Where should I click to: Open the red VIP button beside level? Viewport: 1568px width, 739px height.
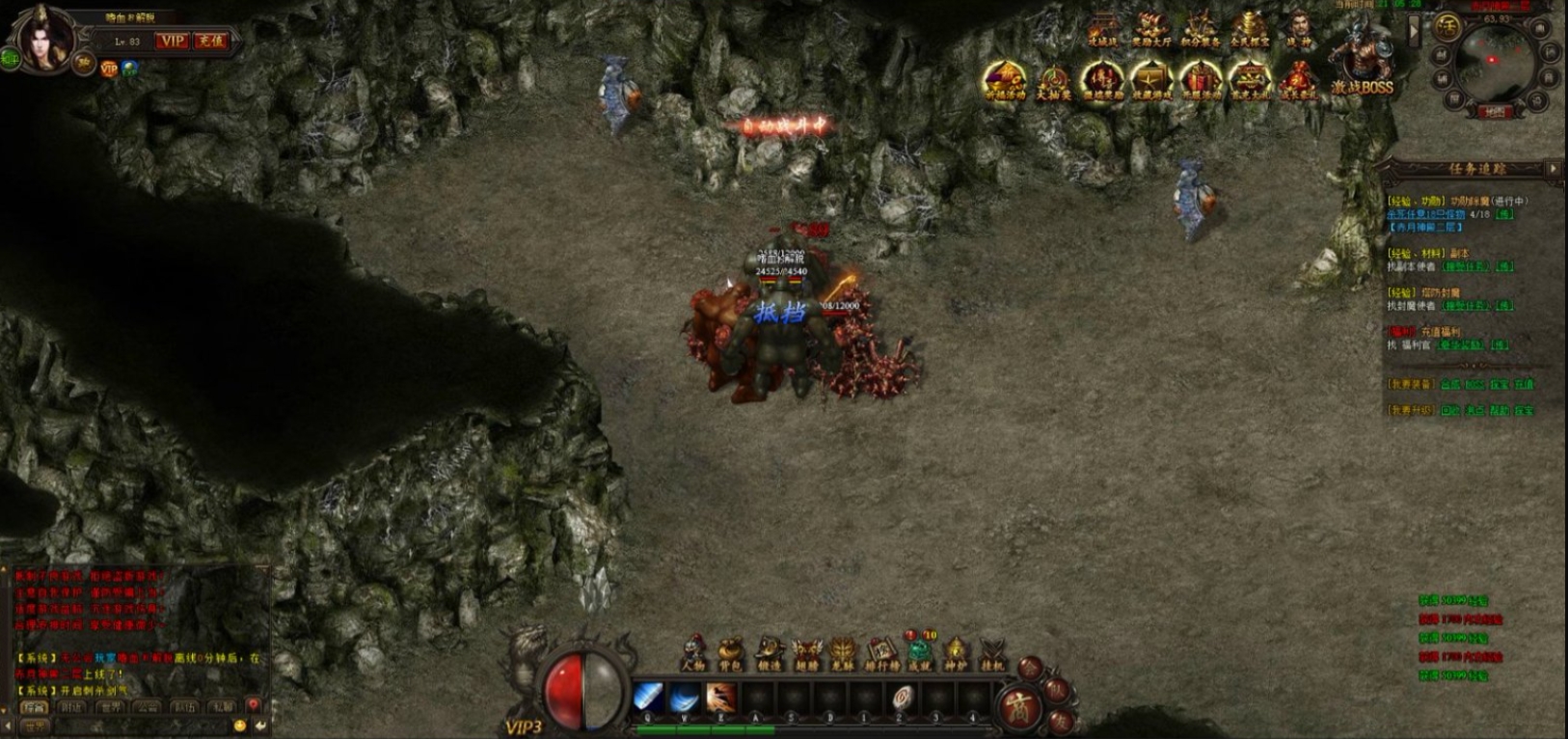coord(173,41)
